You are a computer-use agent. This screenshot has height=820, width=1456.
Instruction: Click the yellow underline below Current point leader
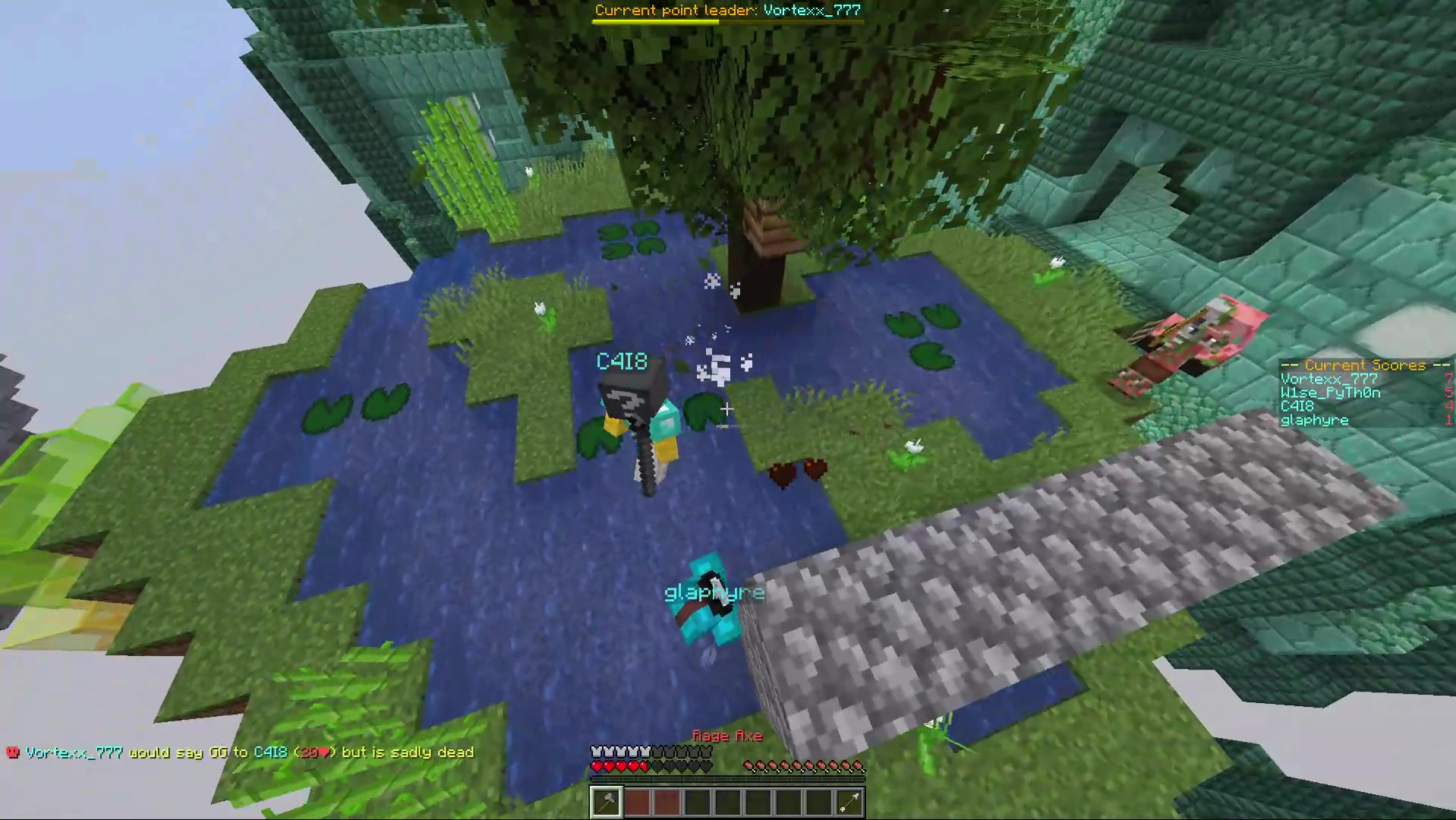click(655, 20)
